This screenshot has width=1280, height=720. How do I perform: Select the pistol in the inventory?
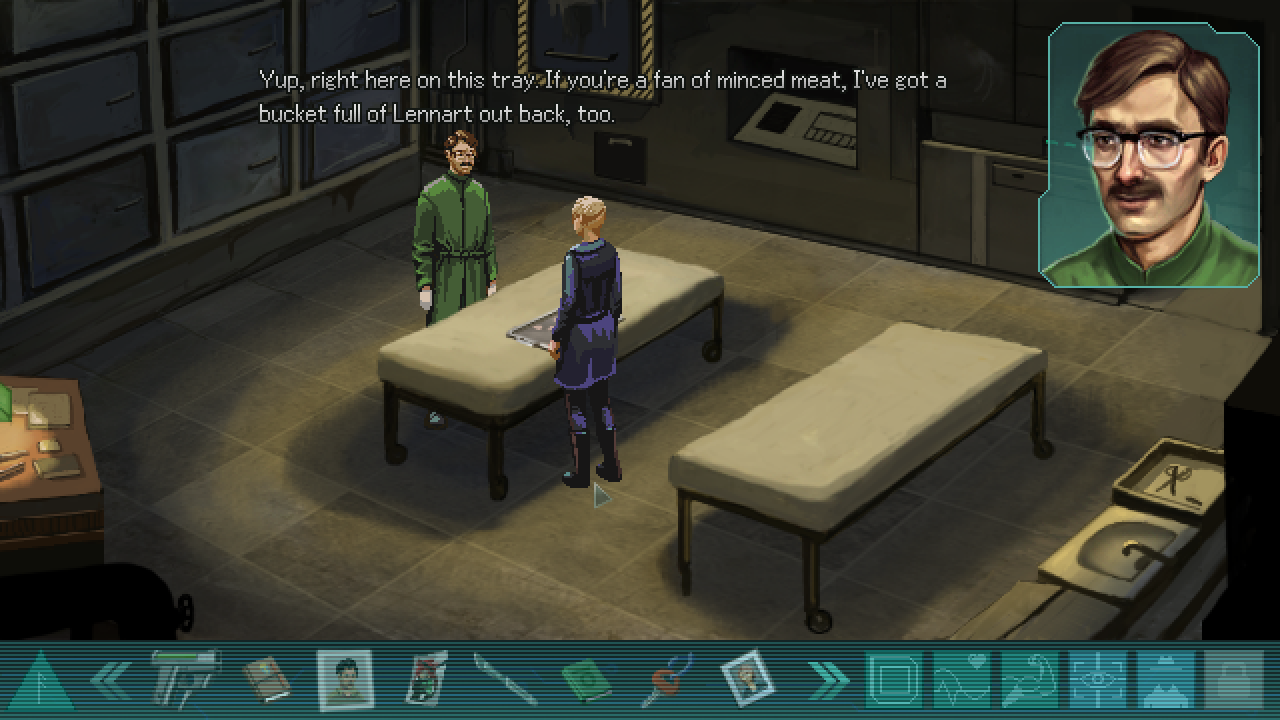(x=185, y=679)
